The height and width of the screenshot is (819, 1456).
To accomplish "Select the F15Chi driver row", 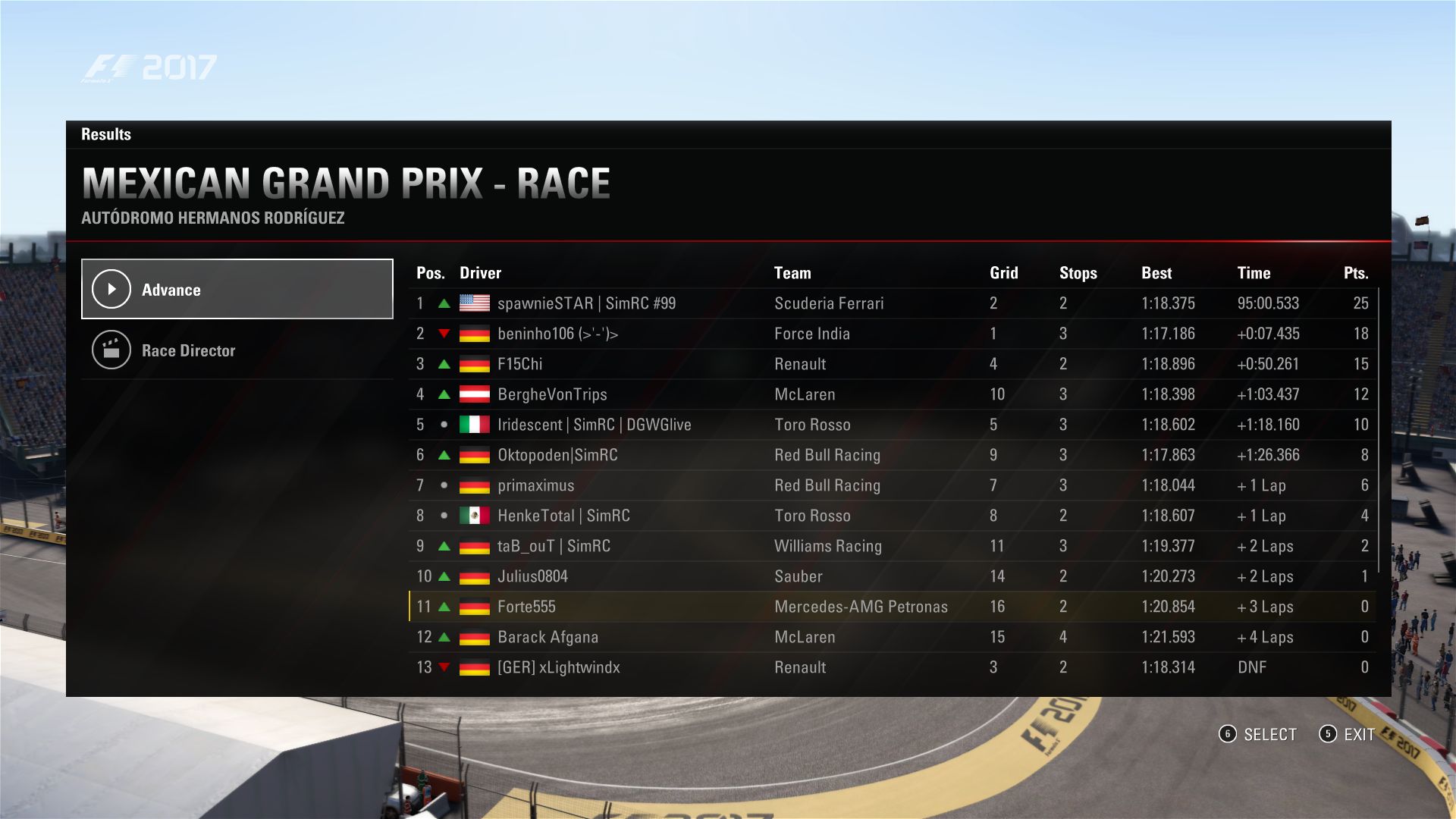I will click(891, 364).
